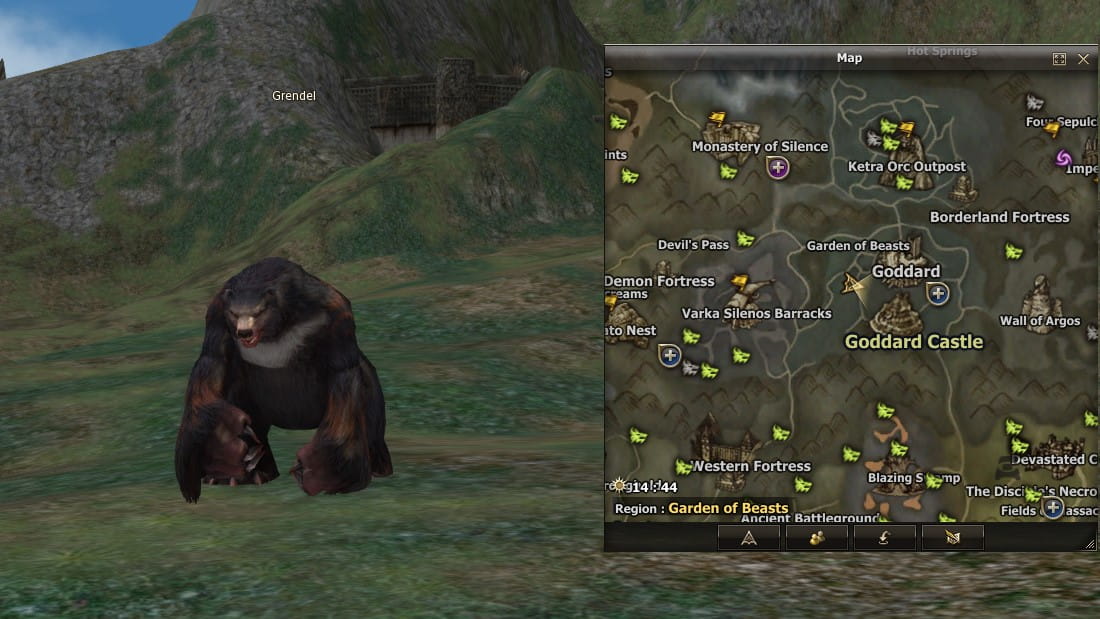Click the blue cross shield beside Goddard

point(937,293)
